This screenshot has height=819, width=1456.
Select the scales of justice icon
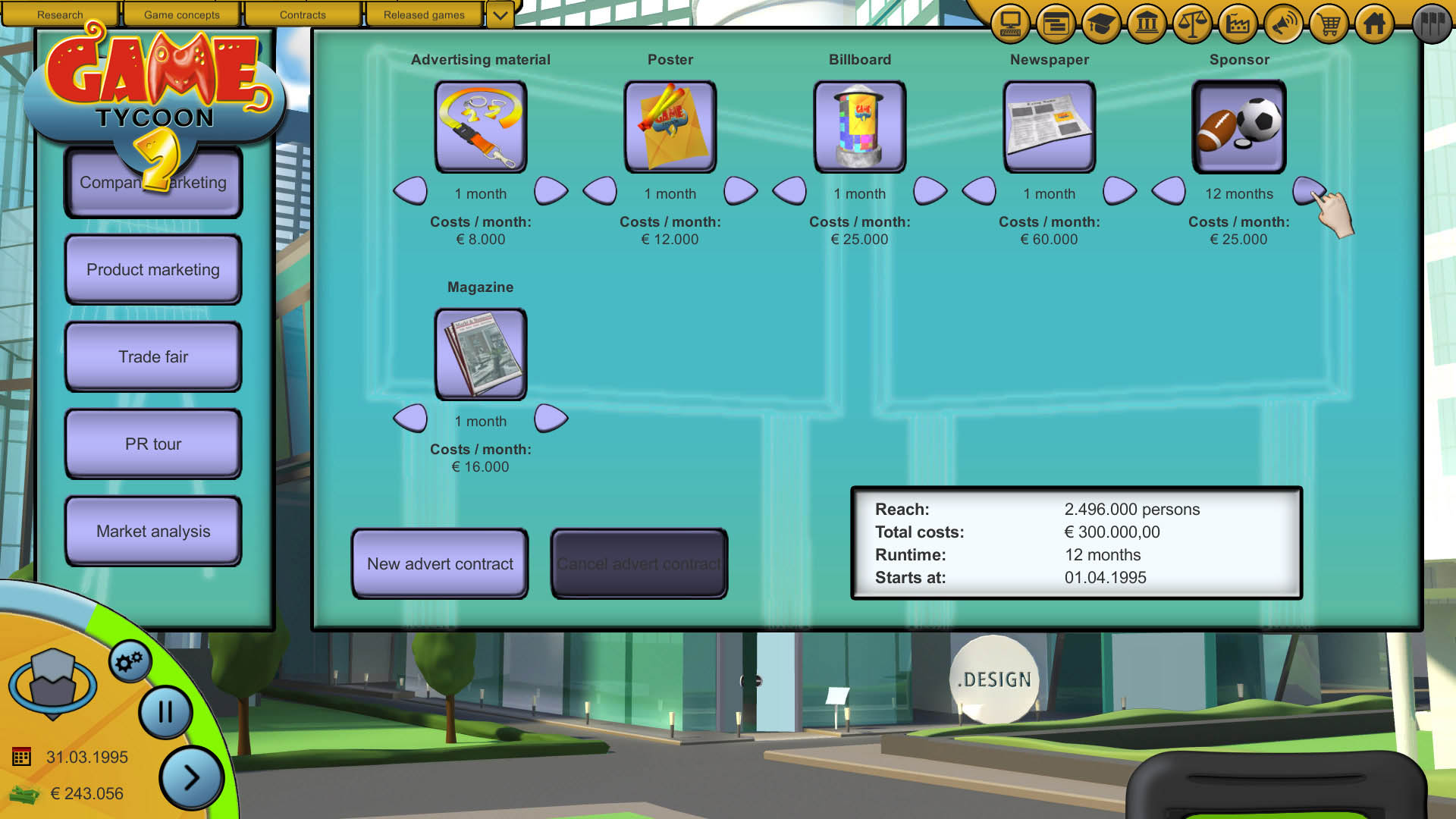pyautogui.click(x=1192, y=24)
